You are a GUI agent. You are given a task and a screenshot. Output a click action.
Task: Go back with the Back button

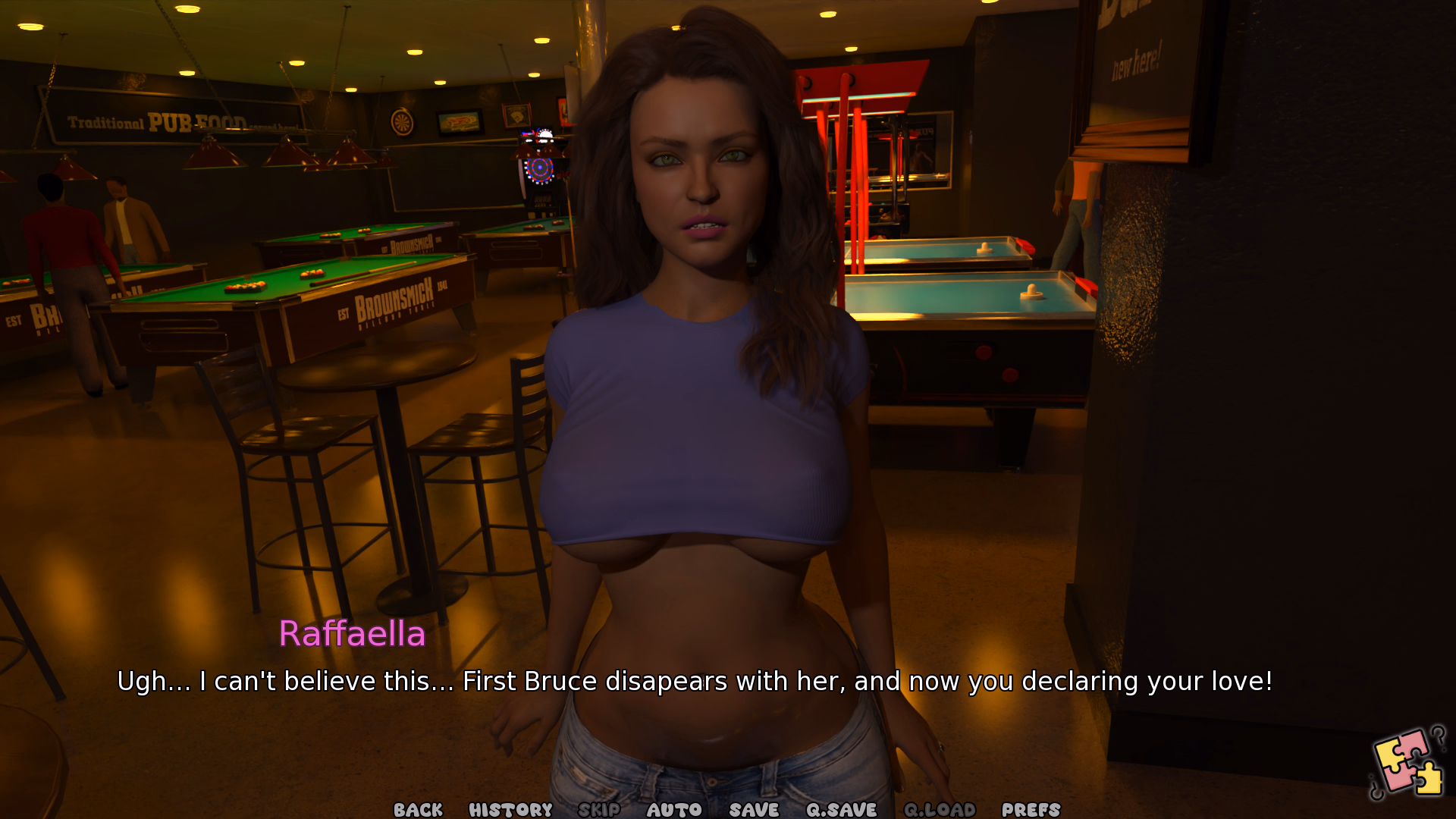pyautogui.click(x=418, y=809)
